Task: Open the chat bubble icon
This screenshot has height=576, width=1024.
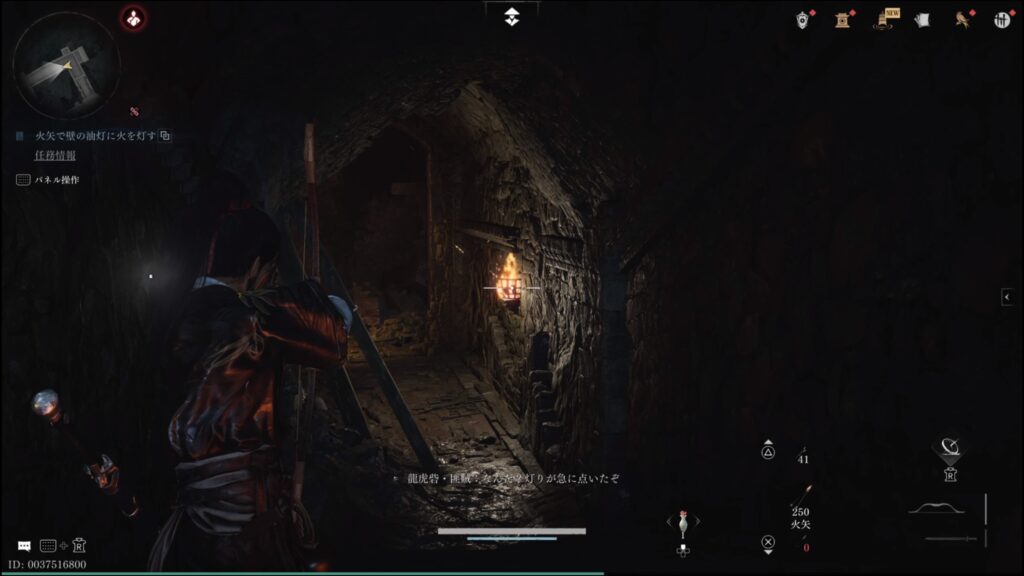Action: pyautogui.click(x=24, y=546)
